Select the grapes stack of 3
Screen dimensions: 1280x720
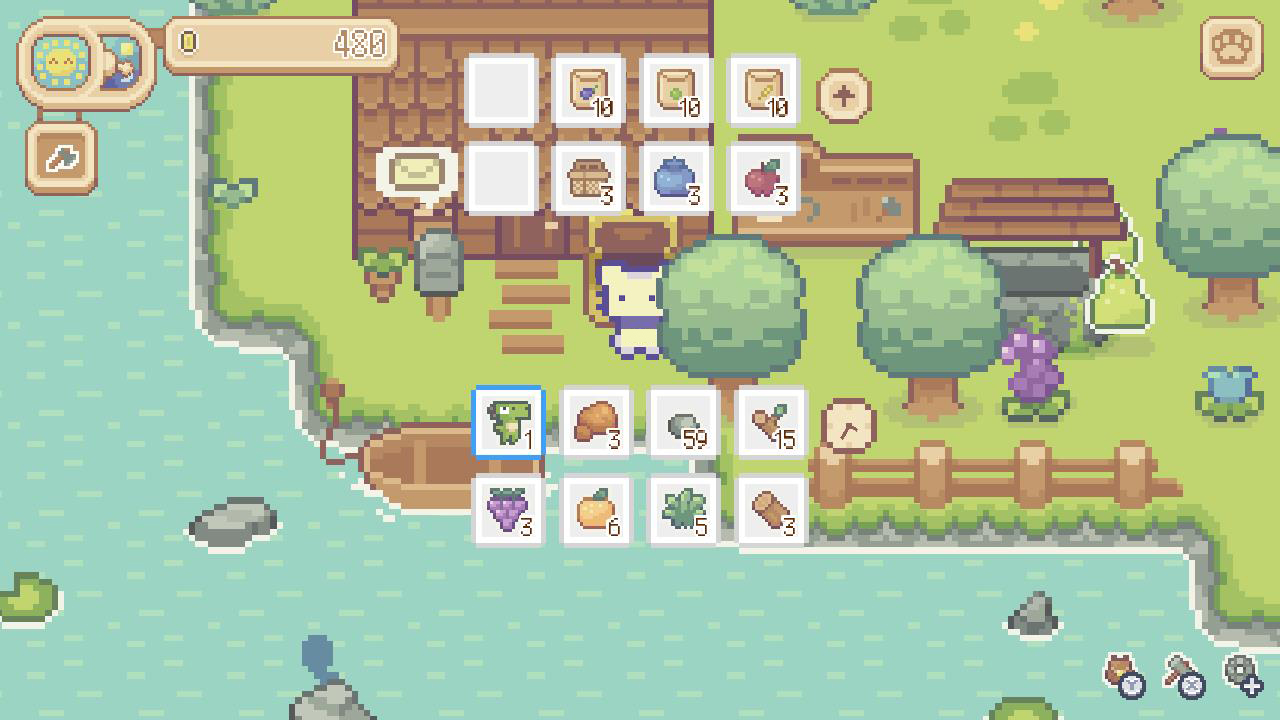coord(506,509)
